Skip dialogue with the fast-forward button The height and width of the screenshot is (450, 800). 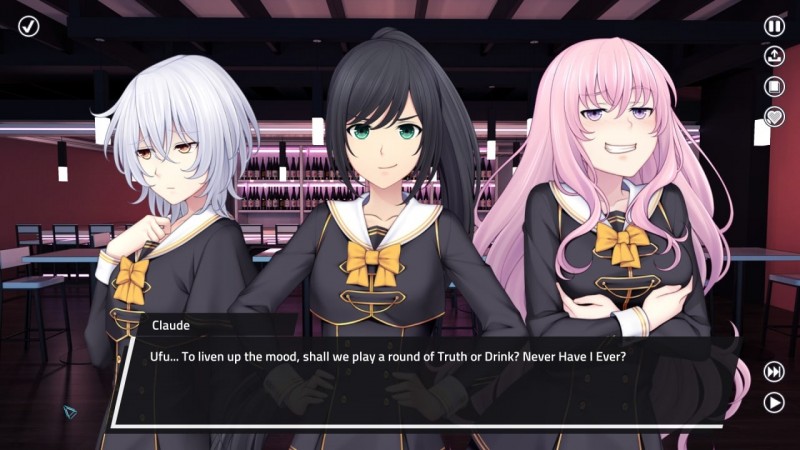tap(774, 372)
